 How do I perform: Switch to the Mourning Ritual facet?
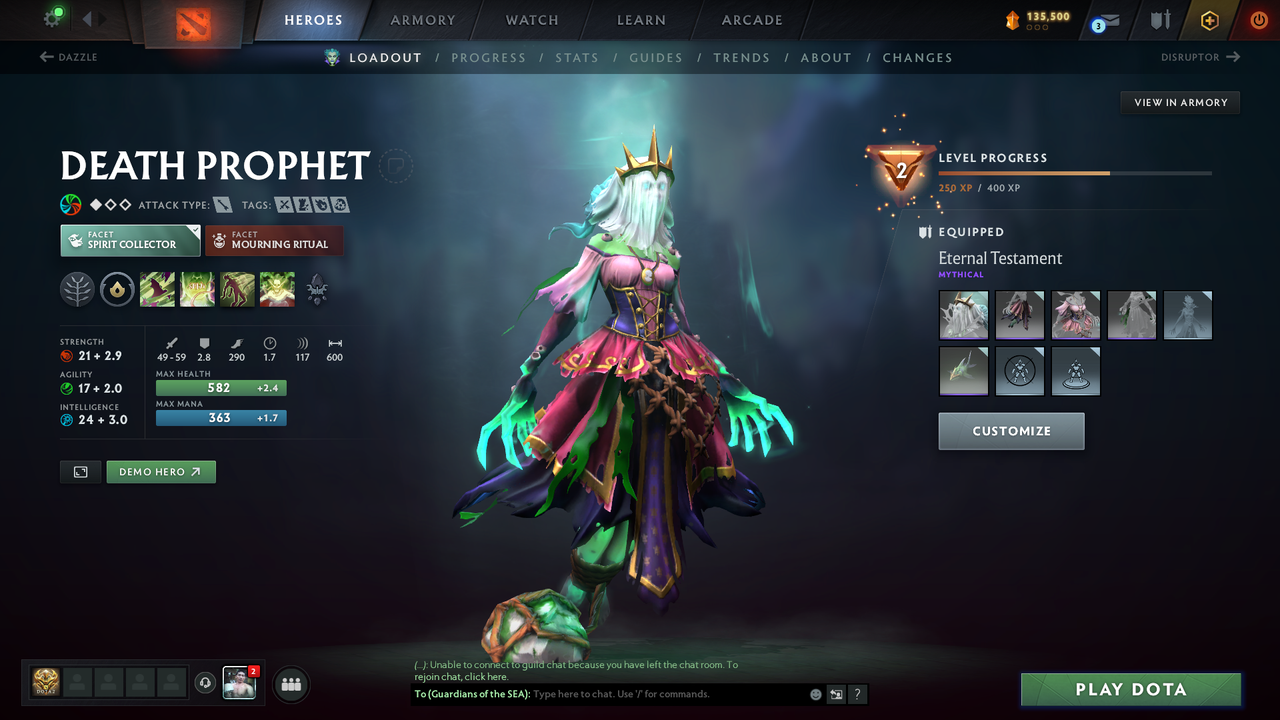click(x=274, y=240)
